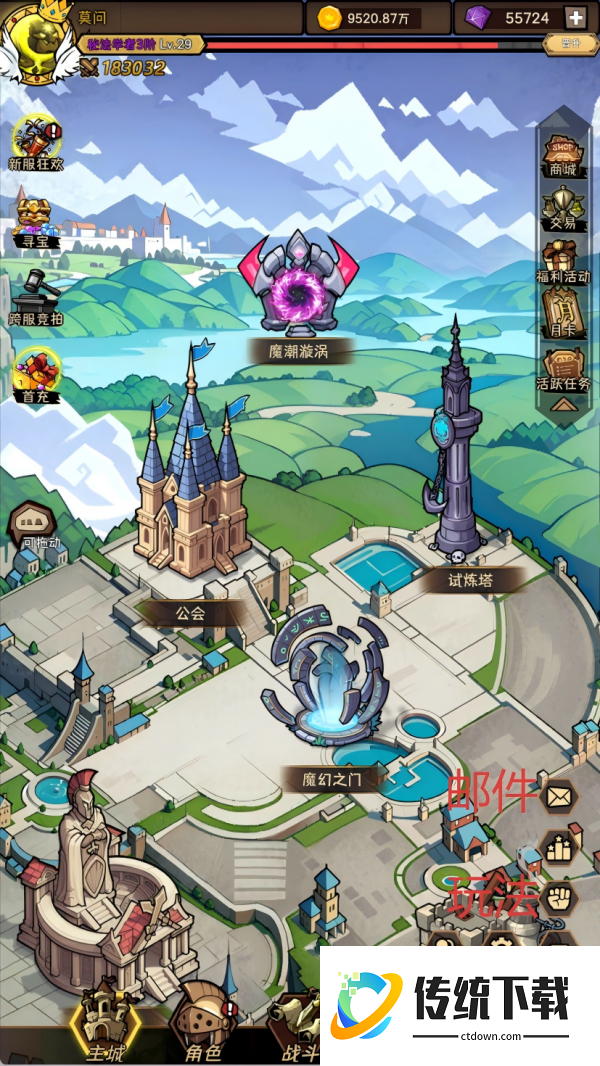Open the 商城 shop
Image resolution: width=600 pixels, height=1066 pixels.
[563, 153]
